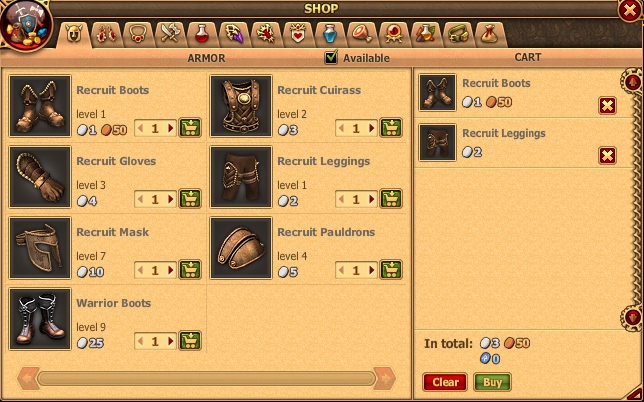Screen dimensions: 644x402
Task: Switch to the crossed weapons shop tab
Action: click(166, 35)
